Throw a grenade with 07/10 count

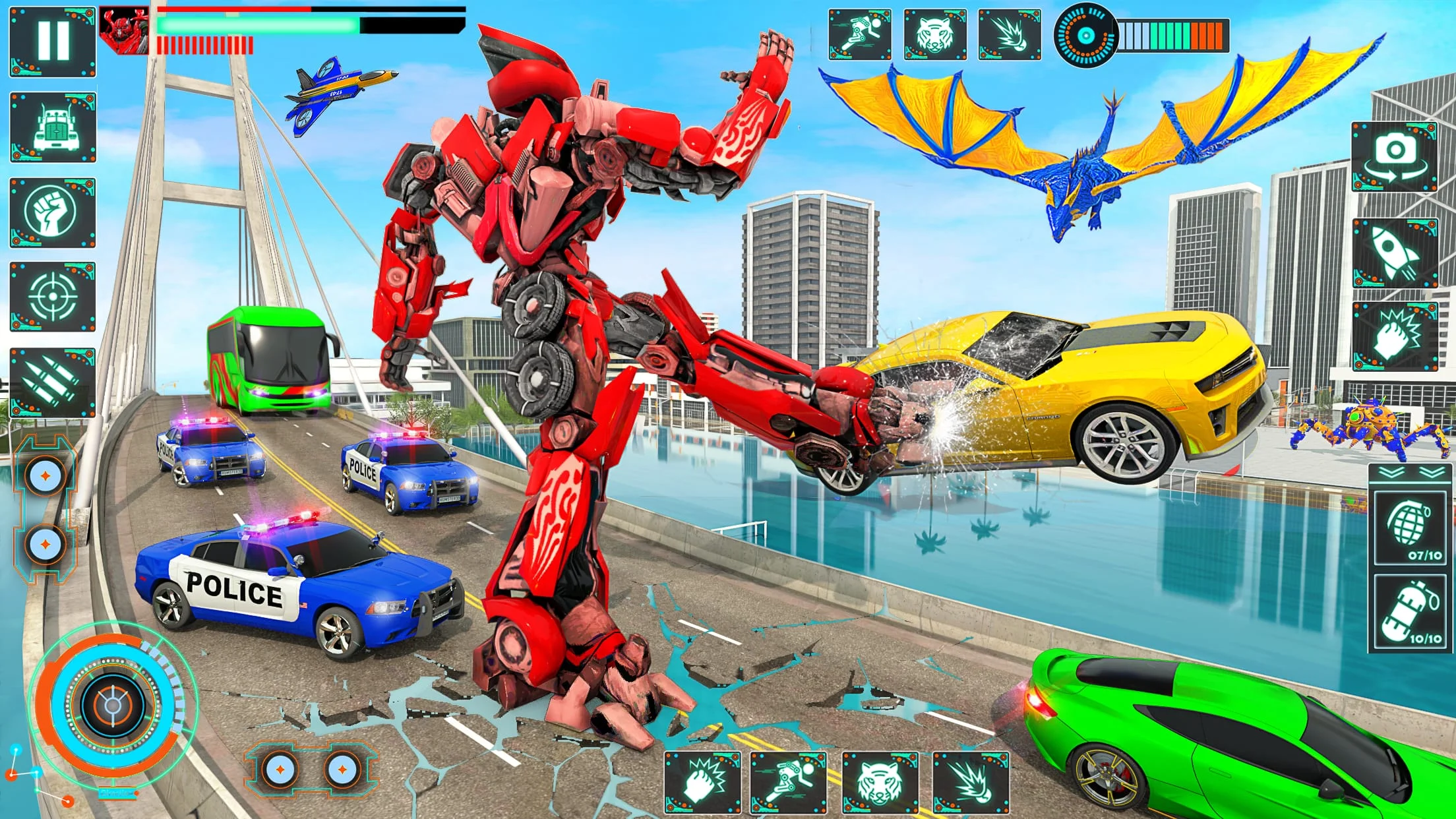click(x=1410, y=528)
